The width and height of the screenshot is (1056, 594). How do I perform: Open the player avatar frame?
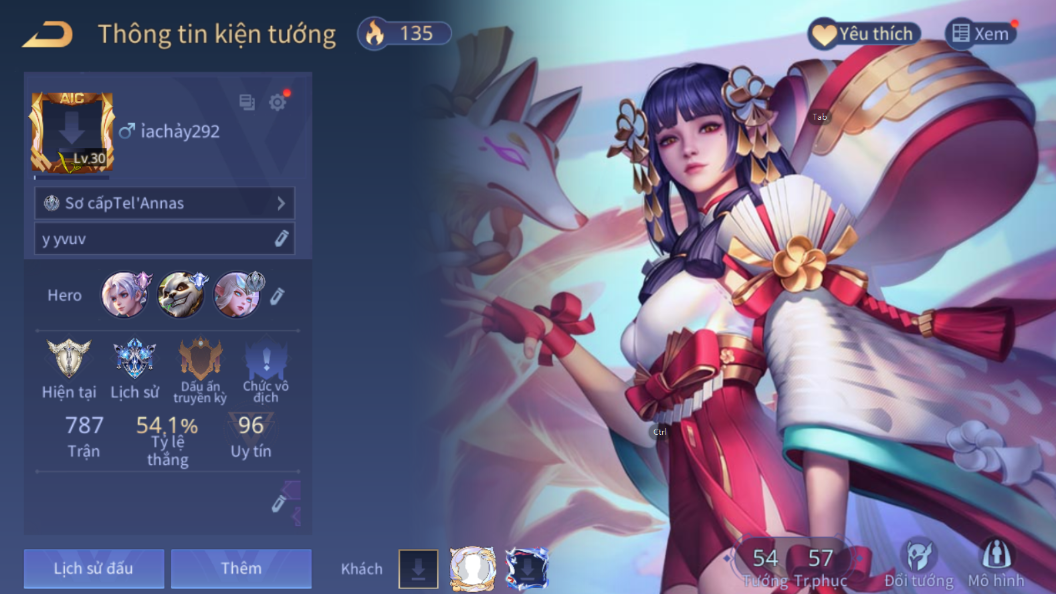click(72, 133)
